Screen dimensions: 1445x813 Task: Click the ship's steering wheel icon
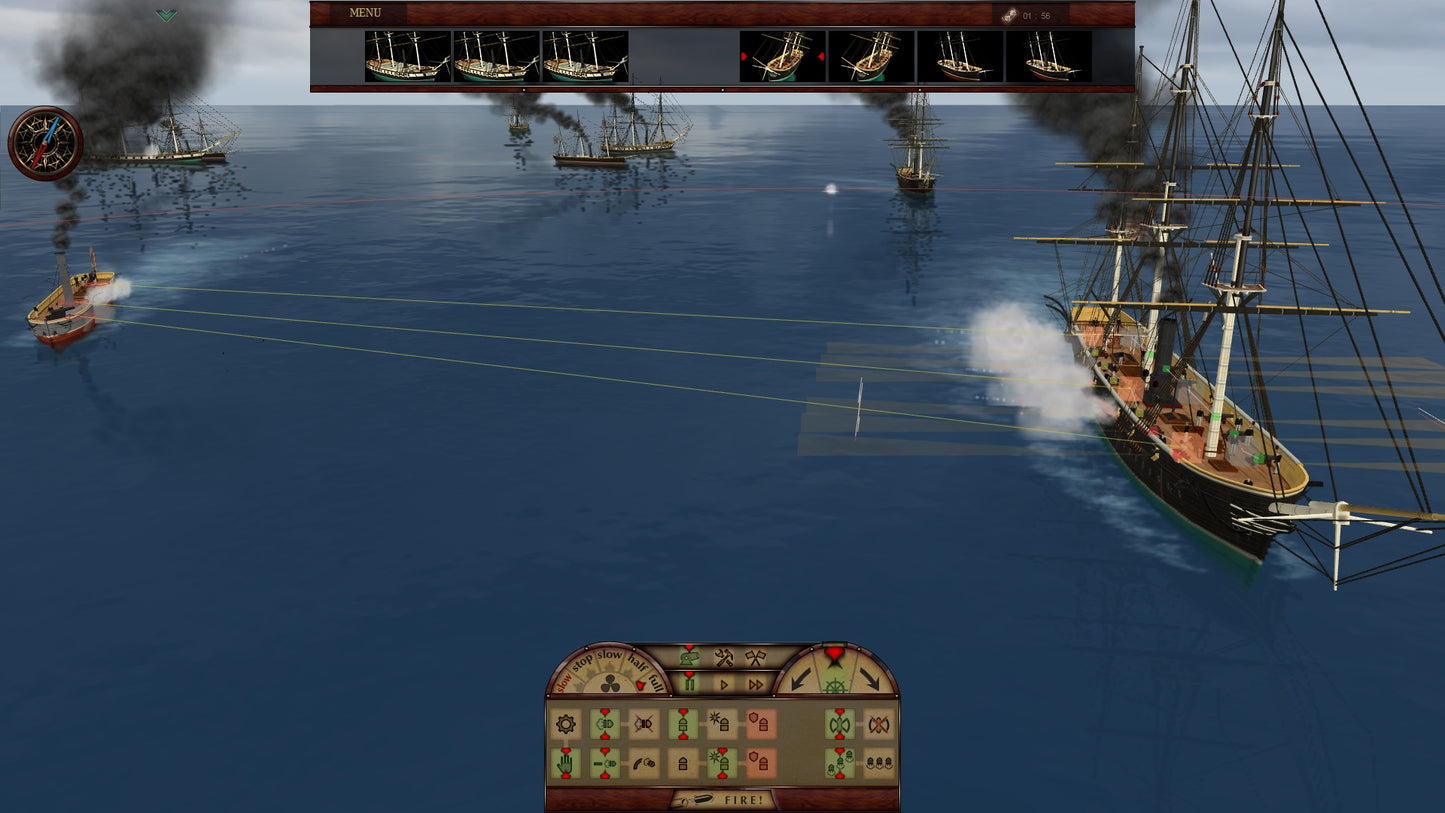[834, 686]
